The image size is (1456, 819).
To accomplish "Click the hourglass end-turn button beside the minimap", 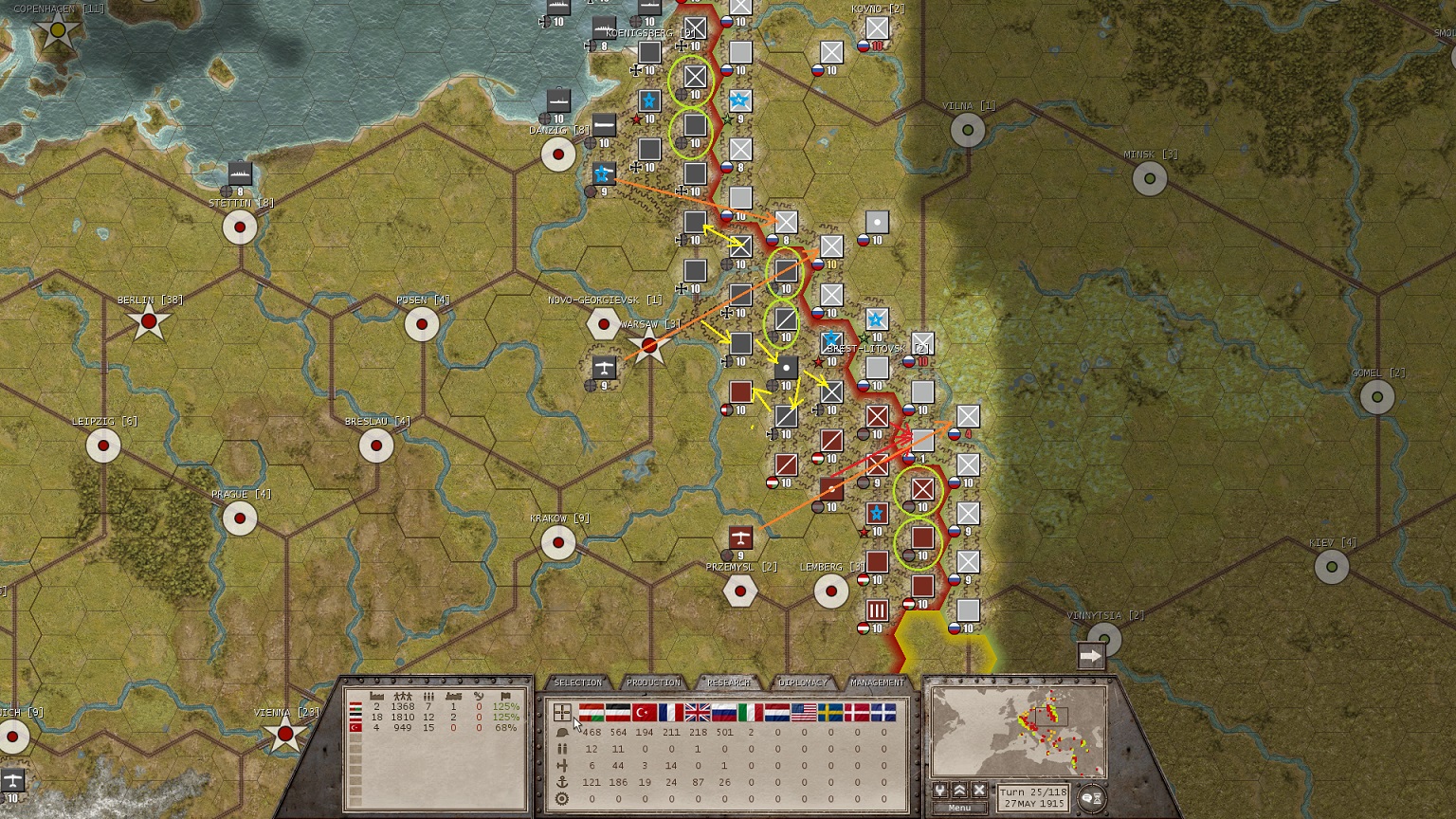I will pyautogui.click(x=1098, y=797).
